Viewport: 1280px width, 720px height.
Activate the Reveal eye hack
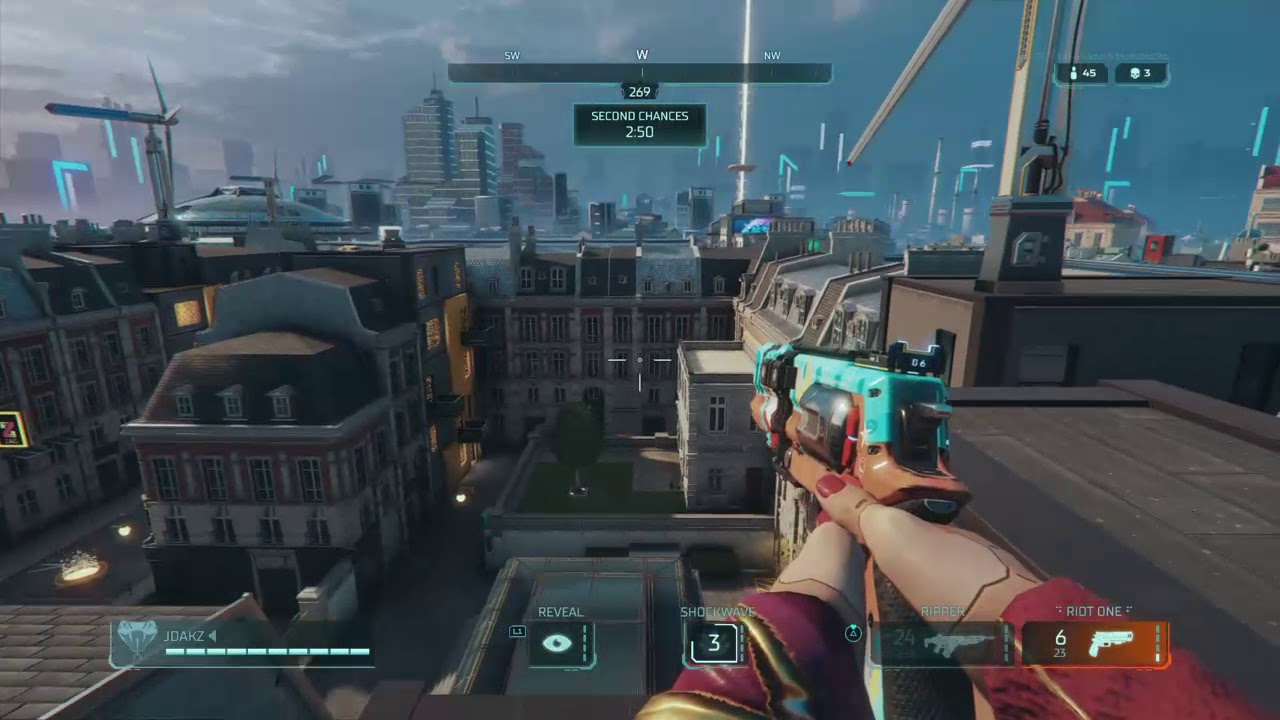559,643
